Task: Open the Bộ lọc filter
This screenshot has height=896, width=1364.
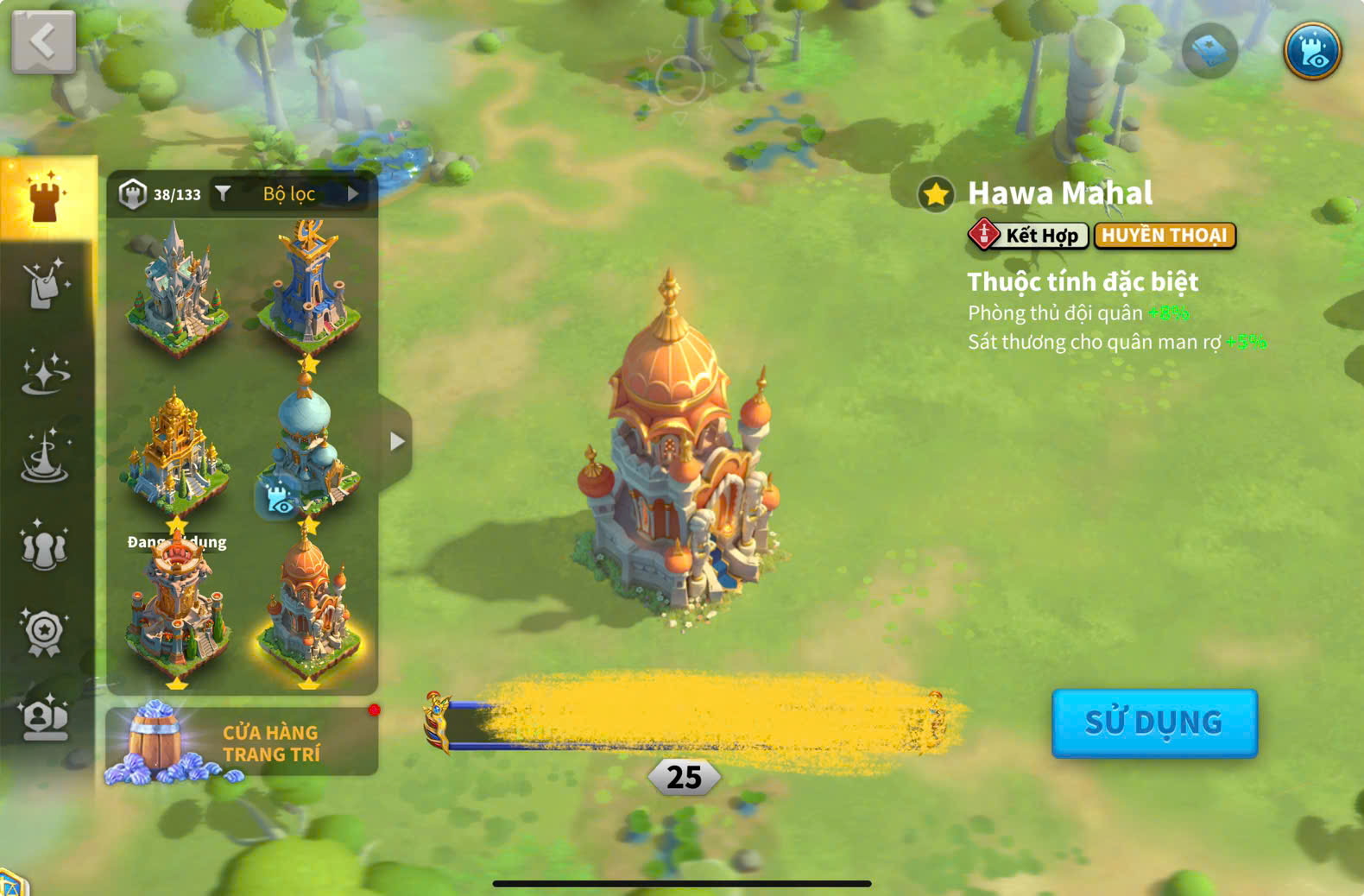Action: coord(288,194)
